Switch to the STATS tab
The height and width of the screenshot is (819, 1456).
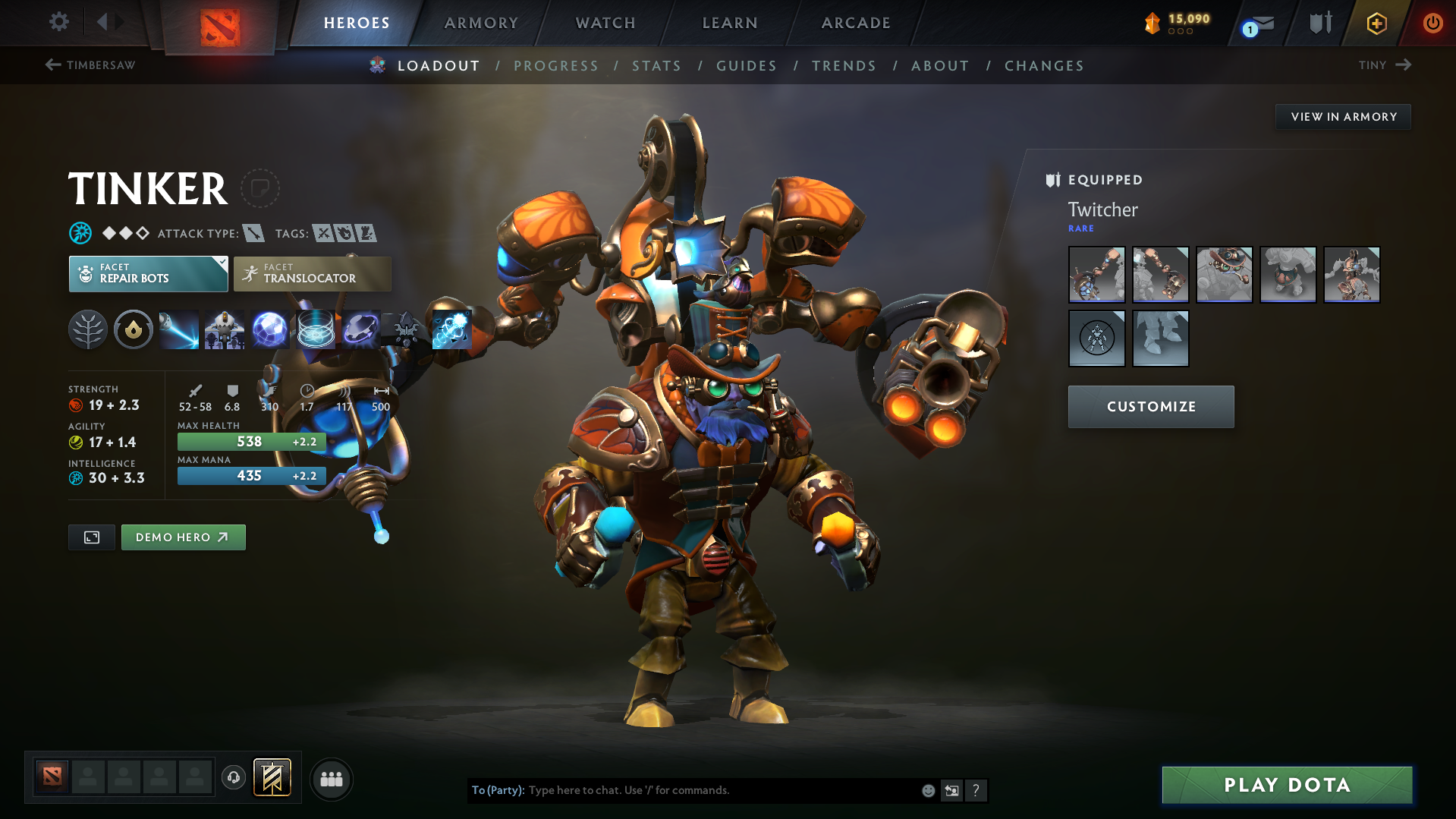coord(656,65)
